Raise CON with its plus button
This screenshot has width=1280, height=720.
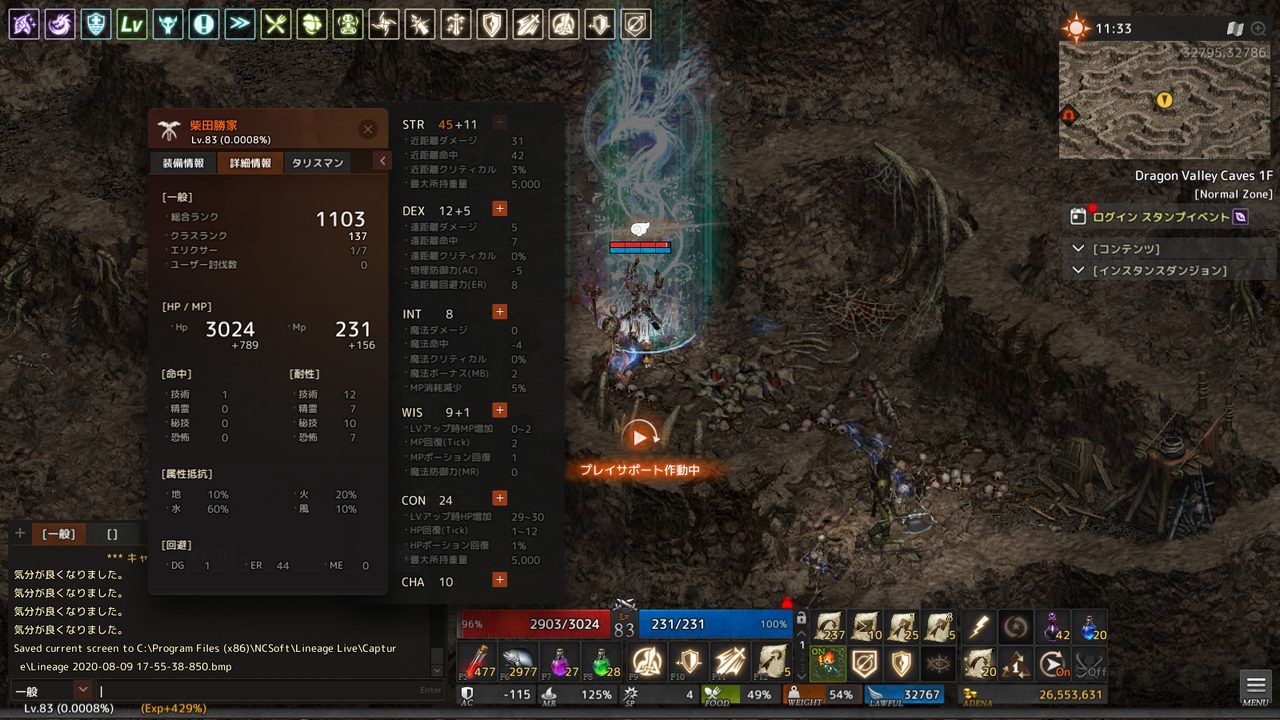(500, 498)
